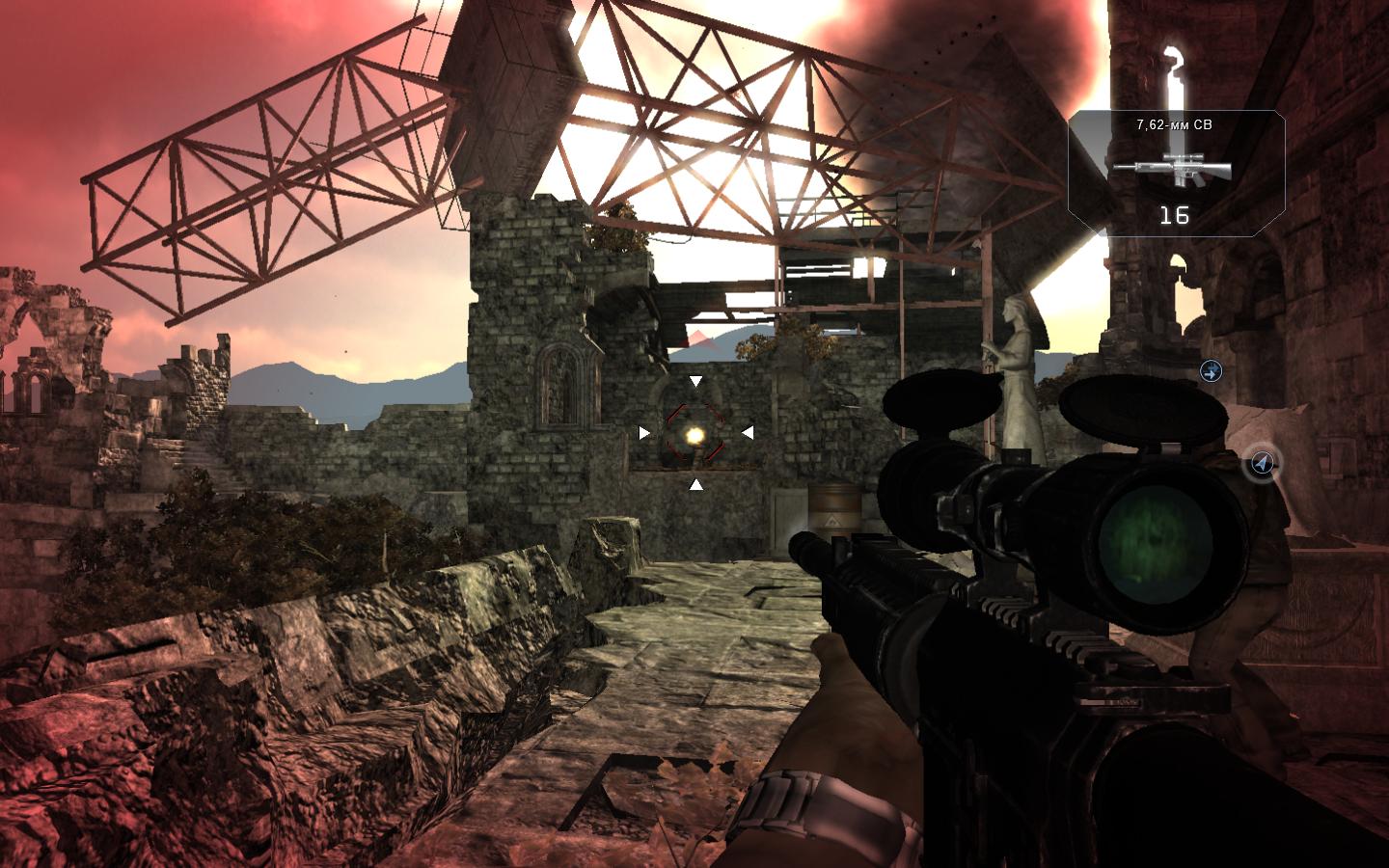Click the blue arrow waypoint marker
This screenshot has height=868, width=1389.
[x=1211, y=370]
